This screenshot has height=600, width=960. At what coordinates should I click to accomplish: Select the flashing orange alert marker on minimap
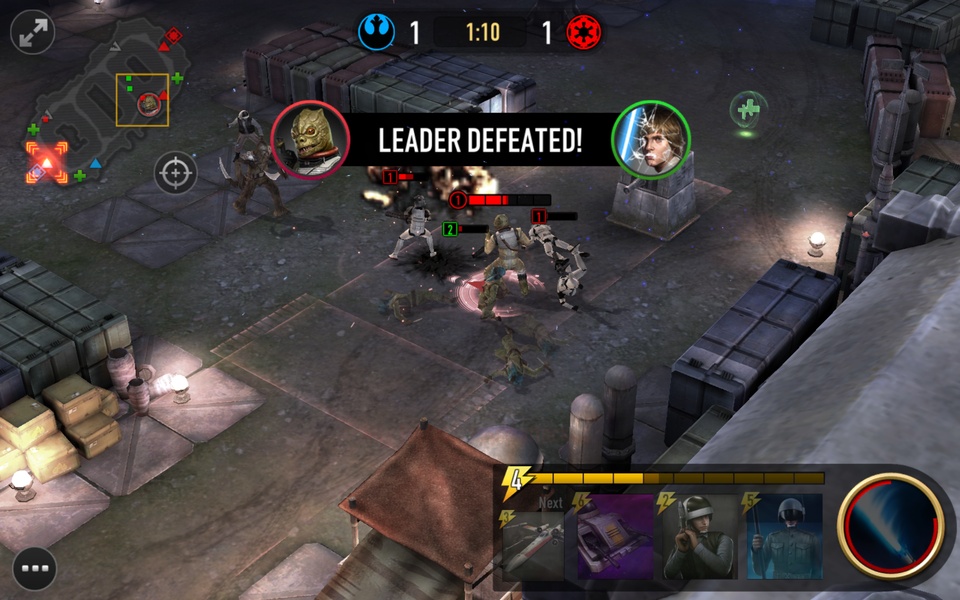[x=46, y=162]
